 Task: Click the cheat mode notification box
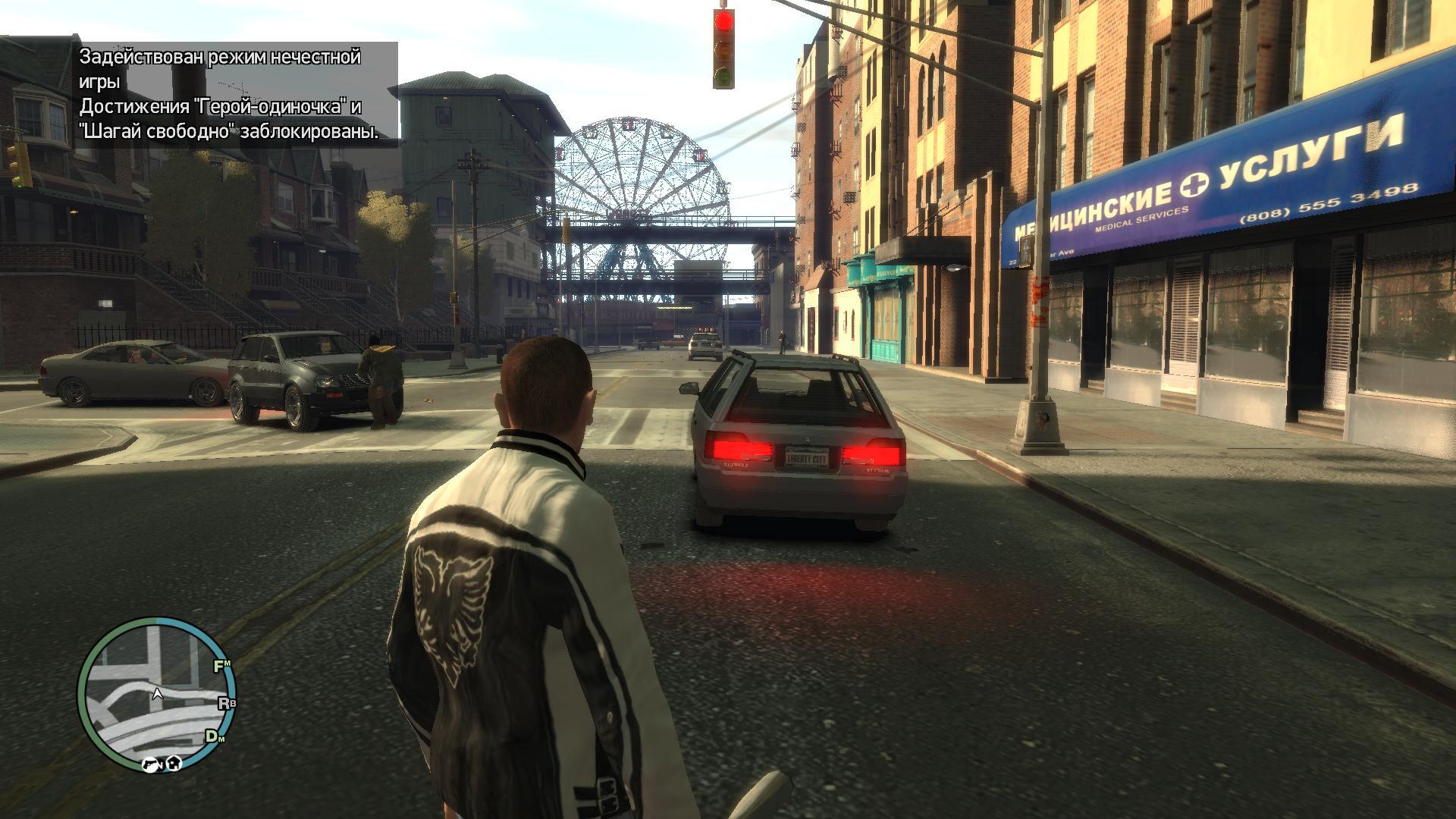coord(237,95)
